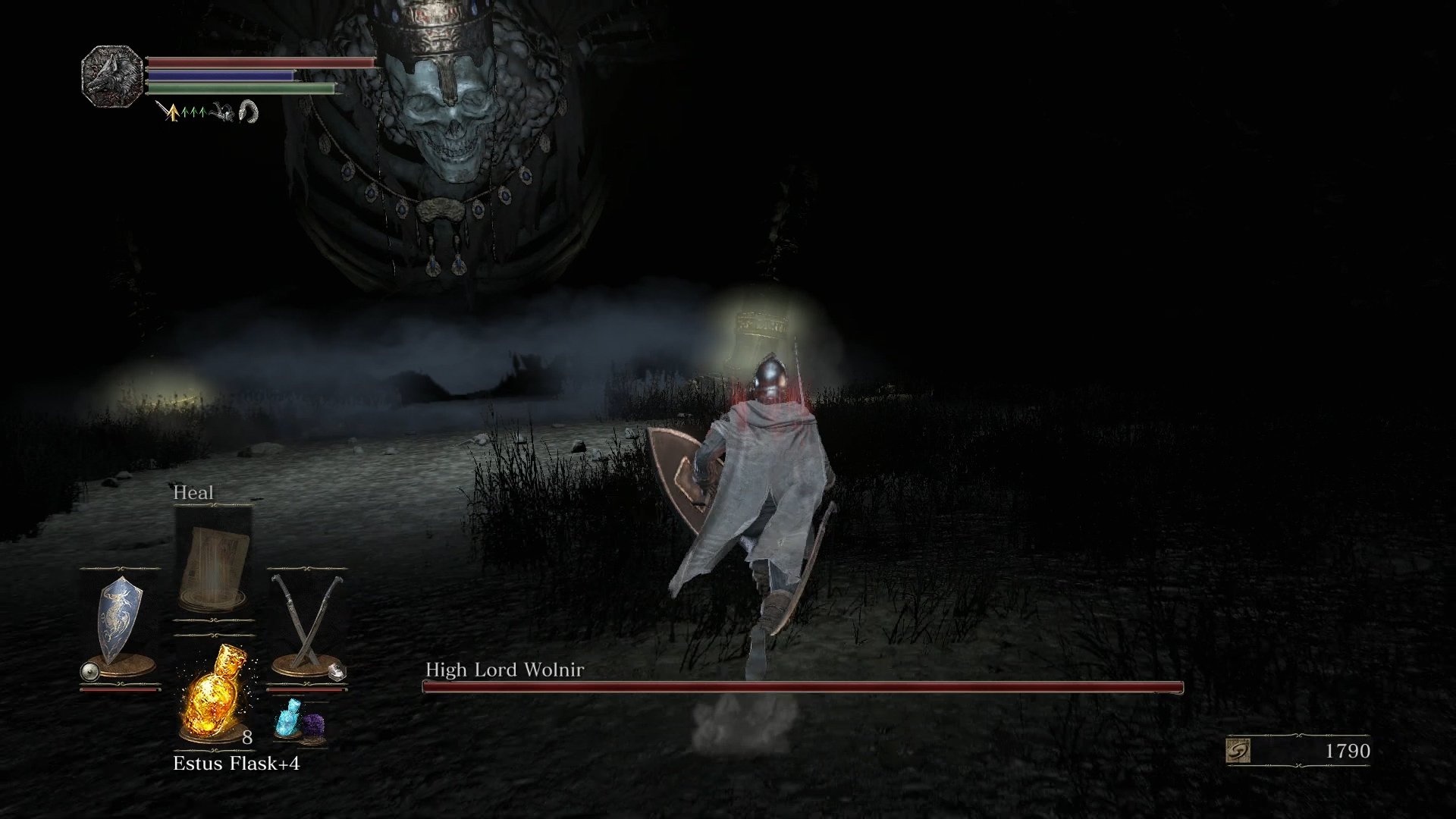Click the golden attack buff arrow icon
Image resolution: width=1456 pixels, height=819 pixels.
[x=174, y=111]
